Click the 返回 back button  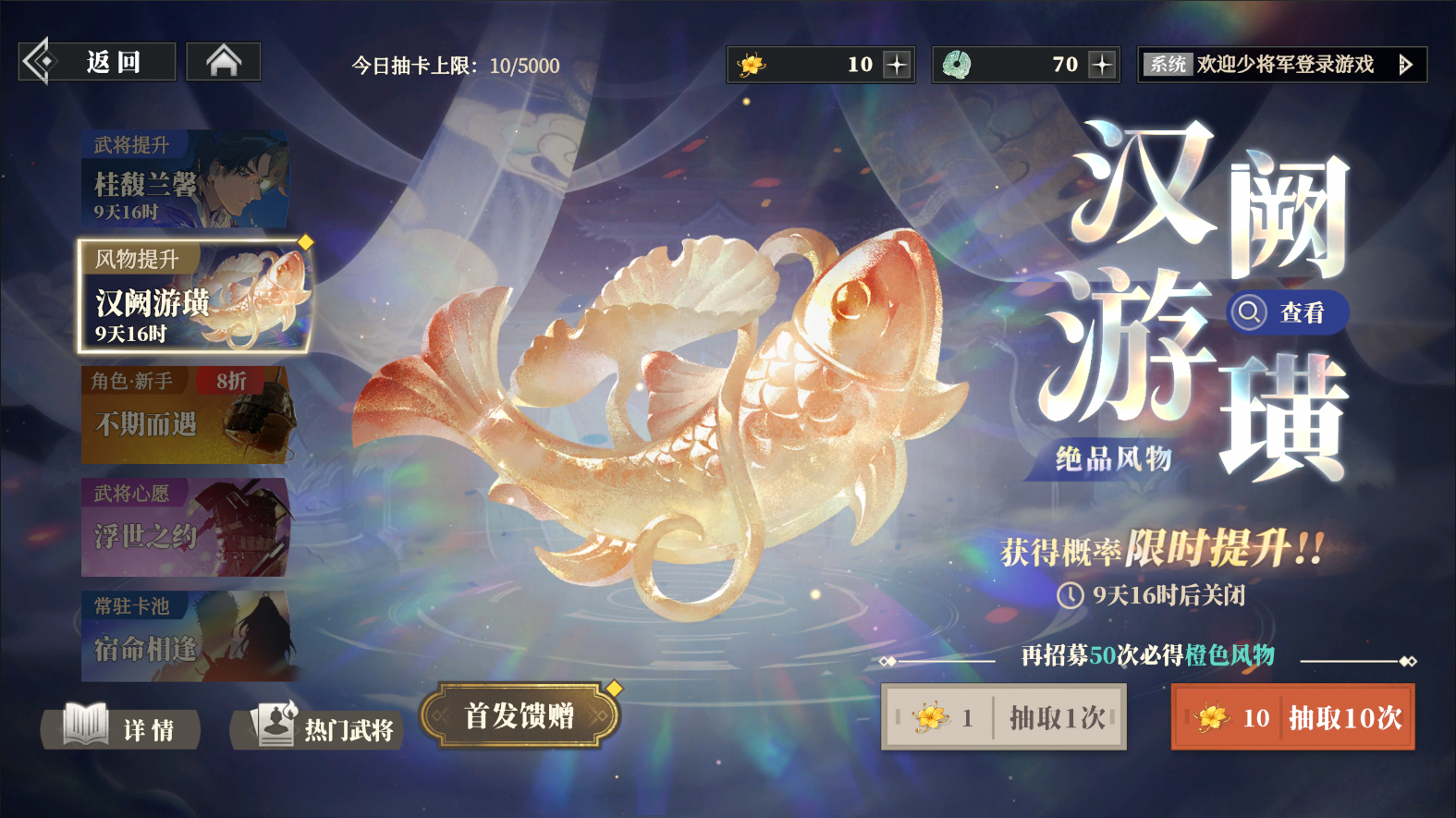tap(111, 61)
